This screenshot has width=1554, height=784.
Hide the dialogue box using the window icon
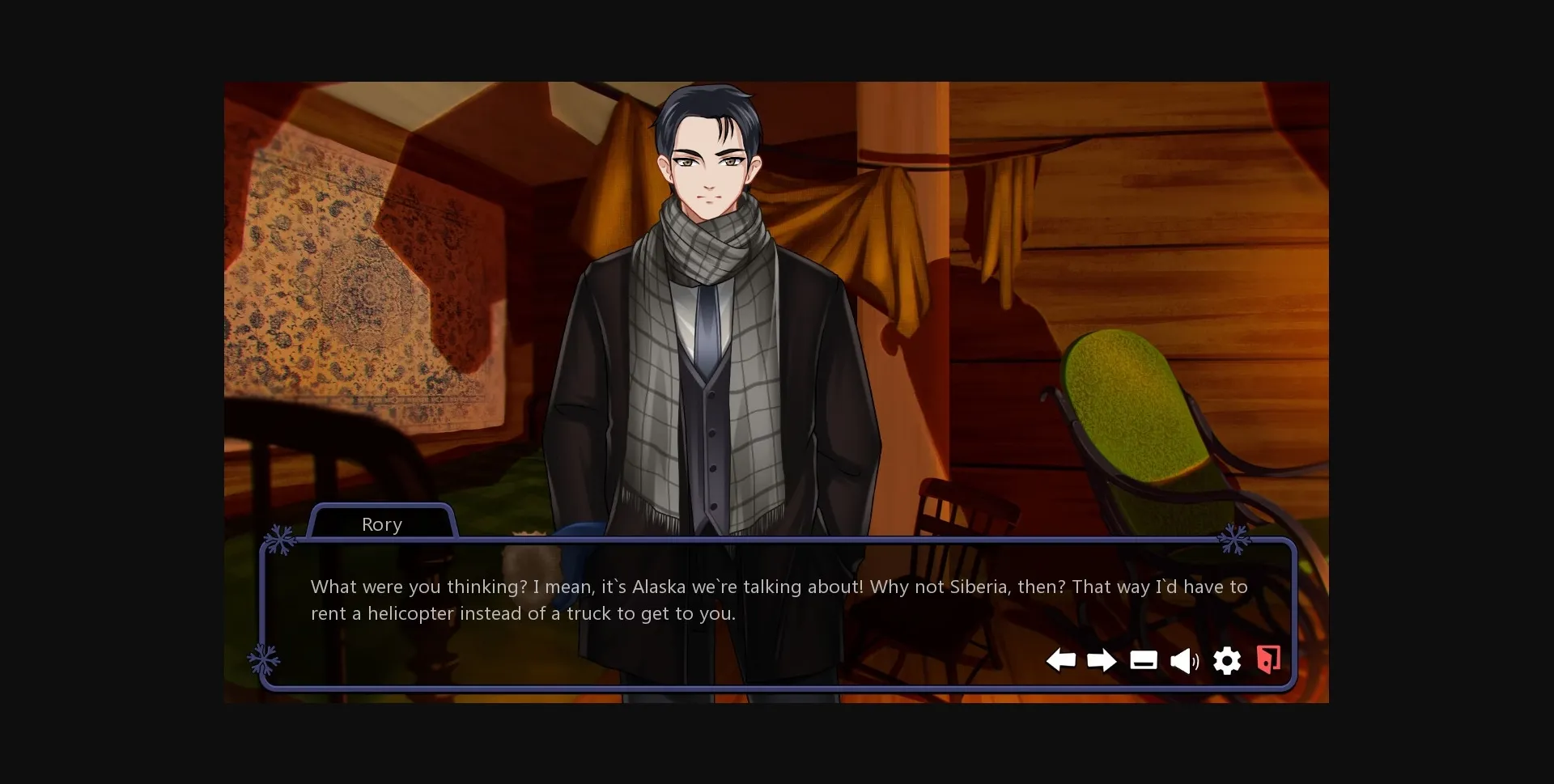pos(1144,661)
